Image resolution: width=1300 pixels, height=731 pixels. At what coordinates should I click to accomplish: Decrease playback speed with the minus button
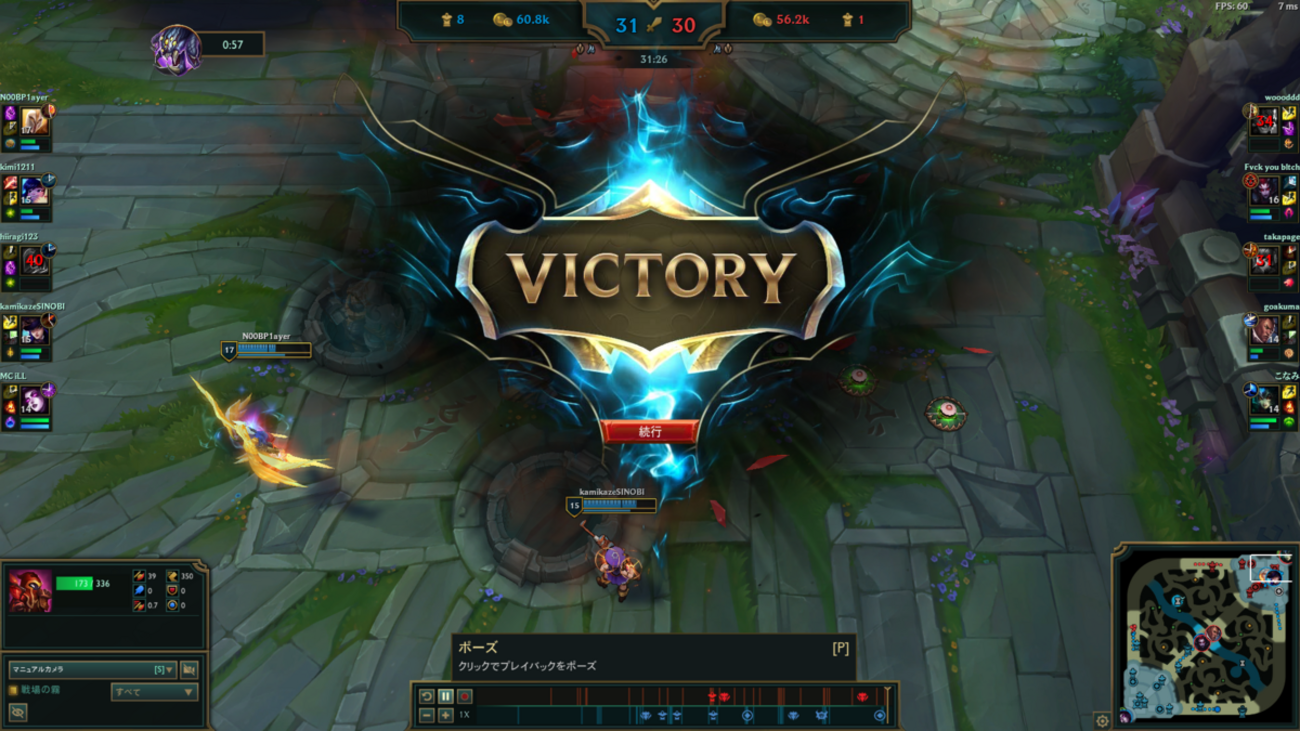pos(427,716)
